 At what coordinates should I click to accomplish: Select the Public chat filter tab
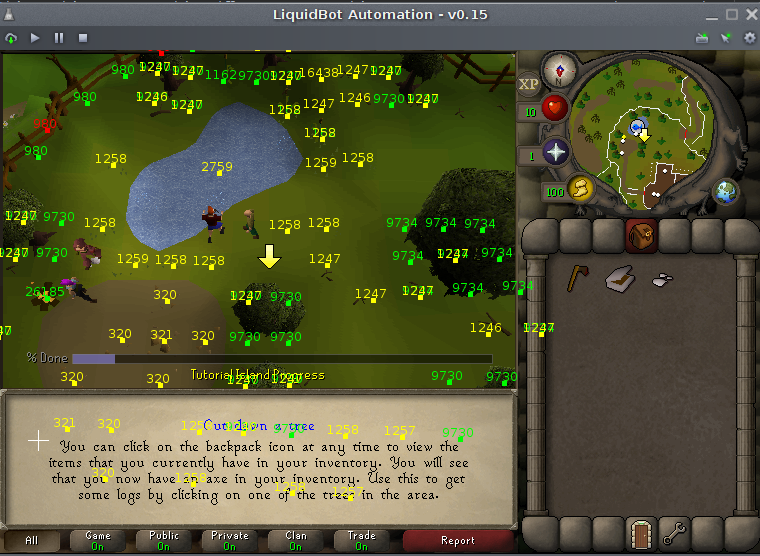tap(164, 540)
